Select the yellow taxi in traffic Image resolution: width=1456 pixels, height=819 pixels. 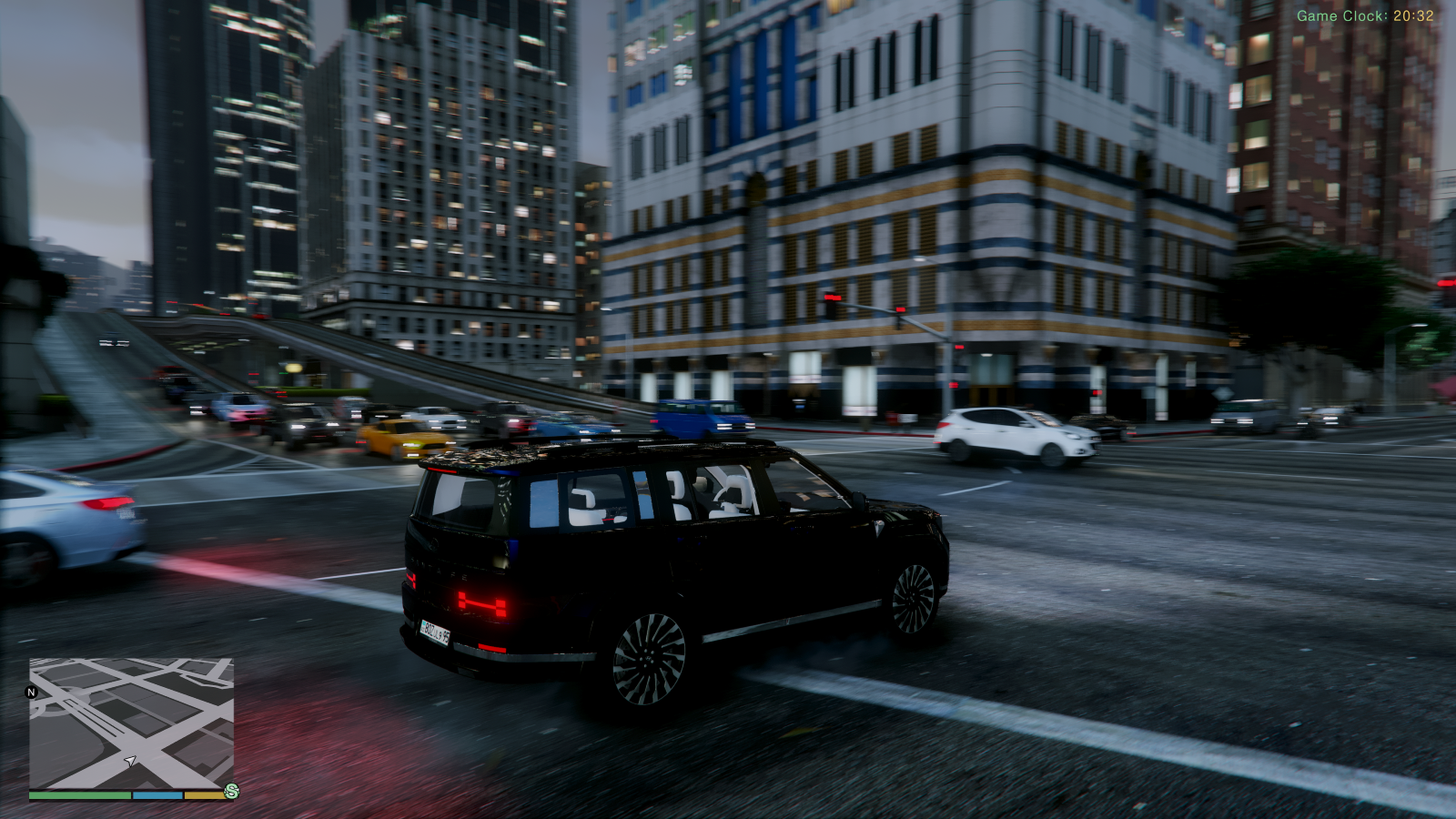click(x=400, y=437)
